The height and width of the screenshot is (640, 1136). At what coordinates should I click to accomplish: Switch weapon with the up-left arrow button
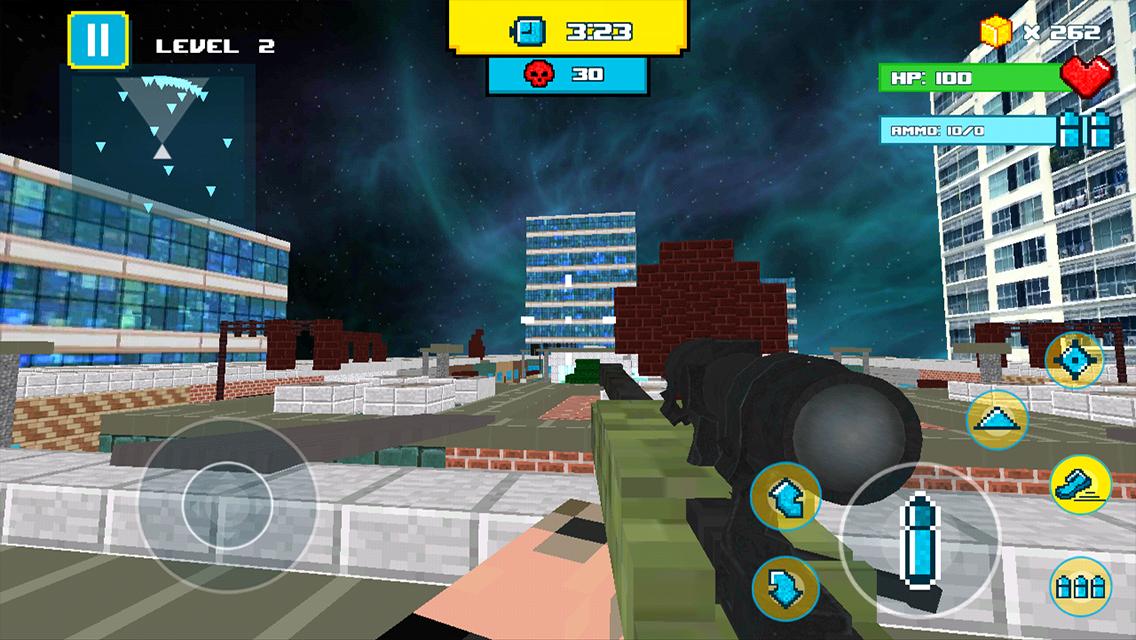pos(785,497)
